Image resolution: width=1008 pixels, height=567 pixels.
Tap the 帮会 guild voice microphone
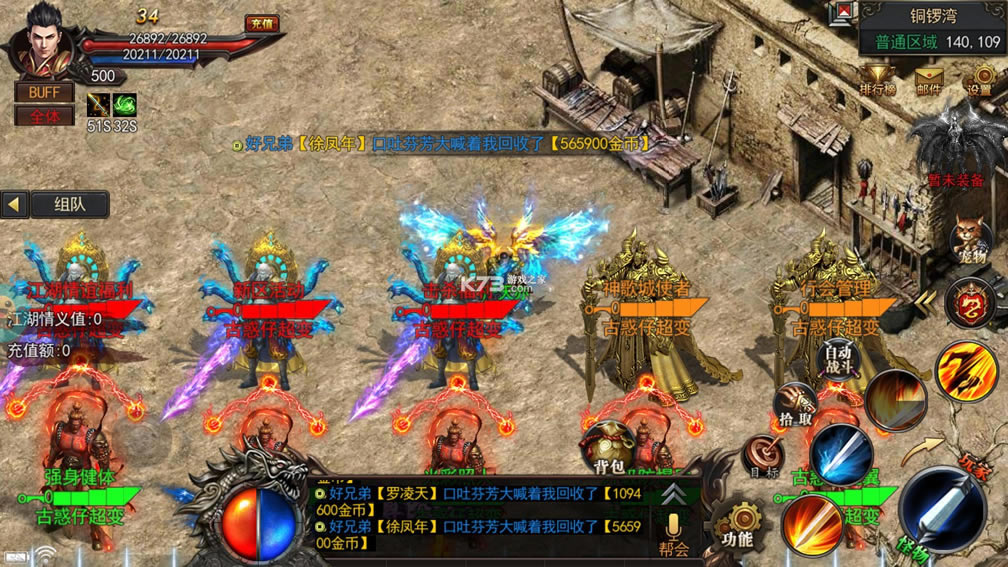674,530
